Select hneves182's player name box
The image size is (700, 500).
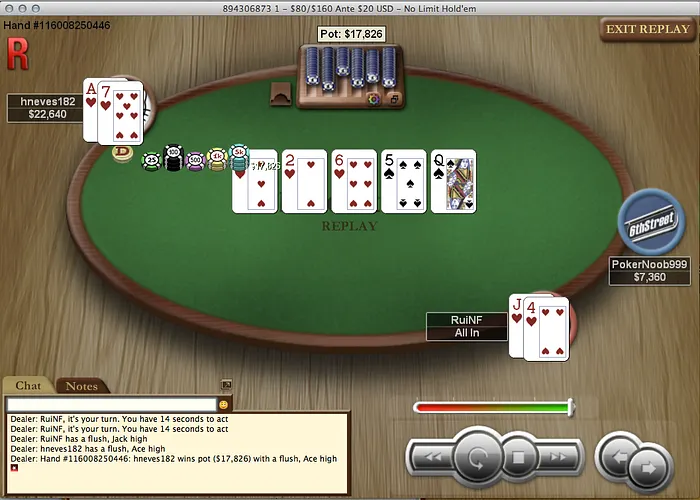(42, 107)
